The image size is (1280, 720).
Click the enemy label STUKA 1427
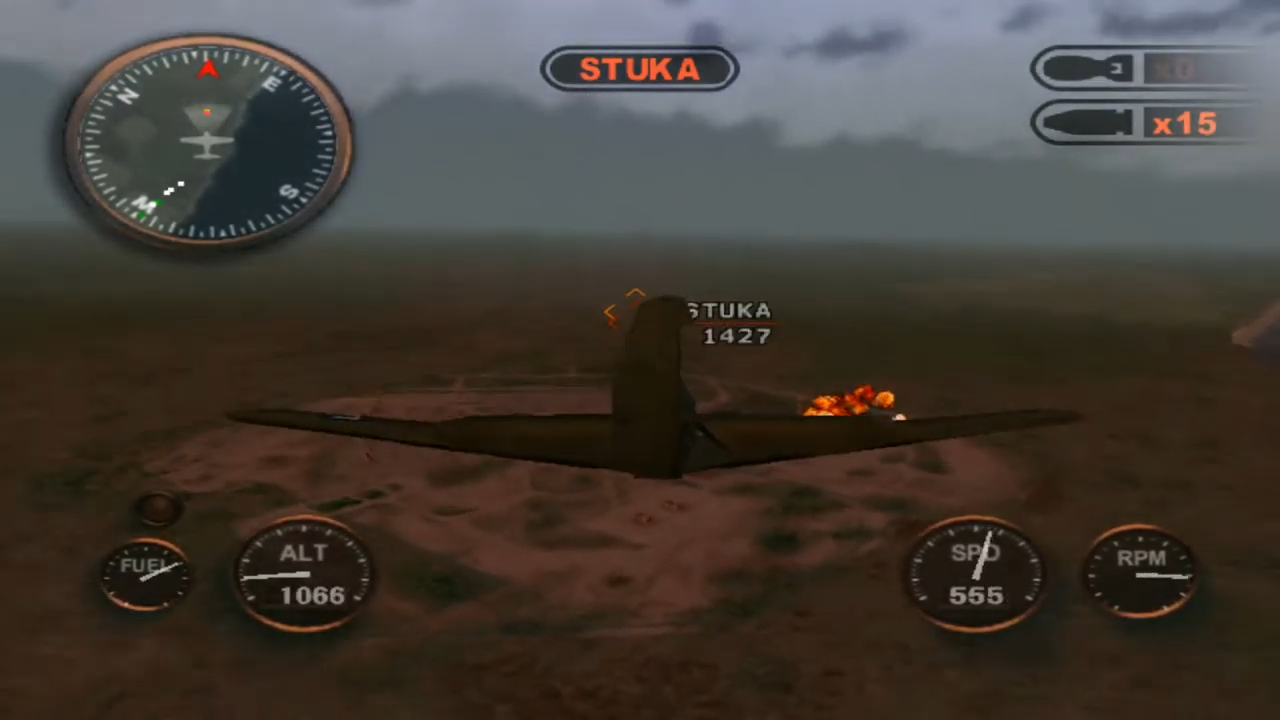[x=732, y=323]
